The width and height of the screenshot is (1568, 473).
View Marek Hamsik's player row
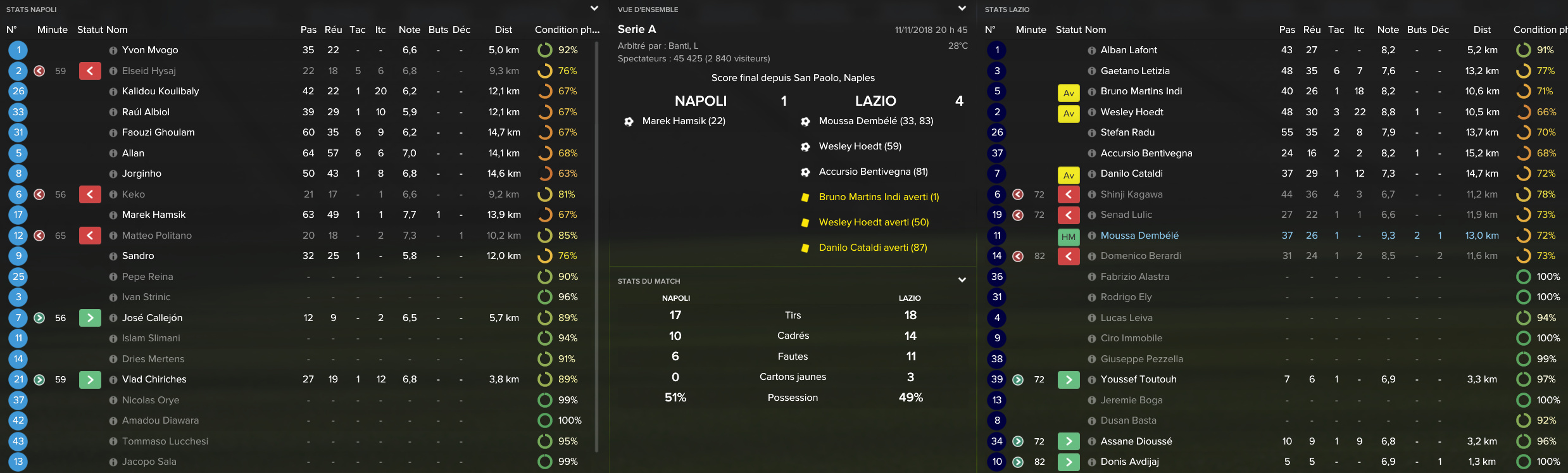(x=154, y=215)
